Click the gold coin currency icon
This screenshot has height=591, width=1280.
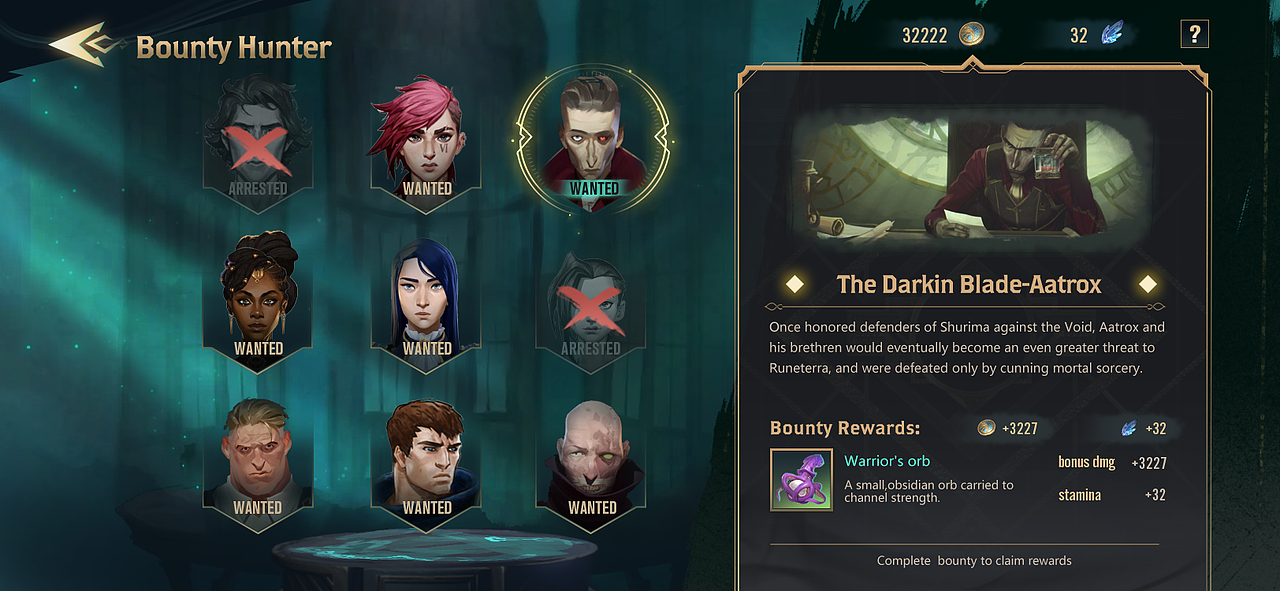click(972, 35)
